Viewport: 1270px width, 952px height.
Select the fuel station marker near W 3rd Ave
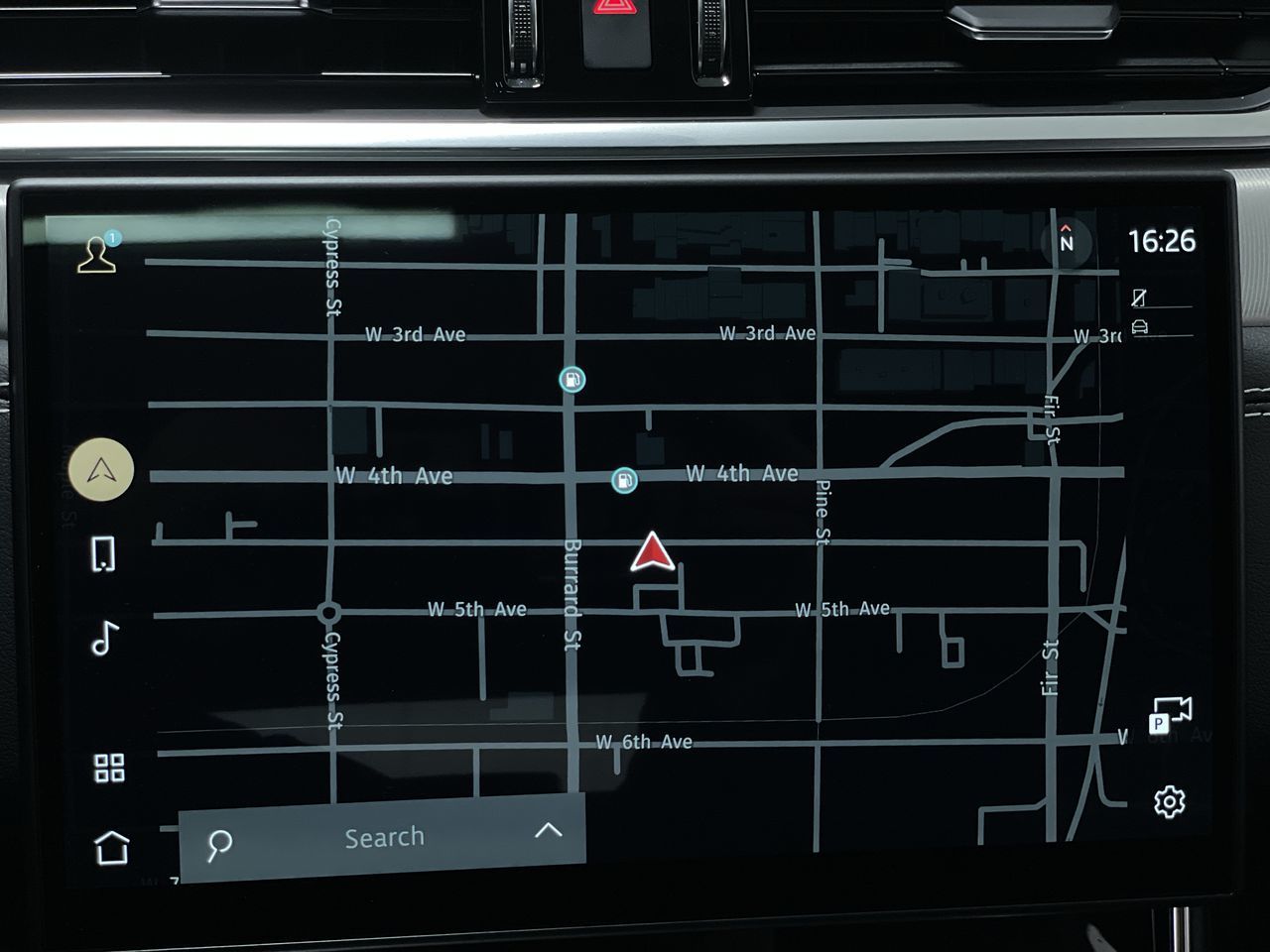click(572, 380)
